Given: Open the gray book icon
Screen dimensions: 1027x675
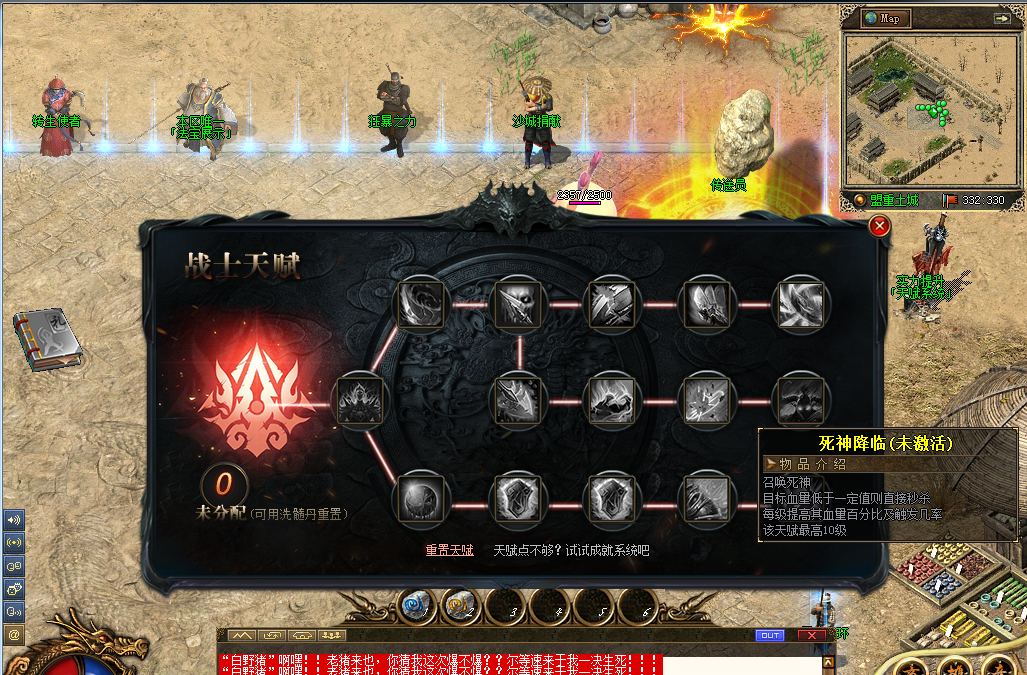Looking at the screenshot, I should point(47,340).
